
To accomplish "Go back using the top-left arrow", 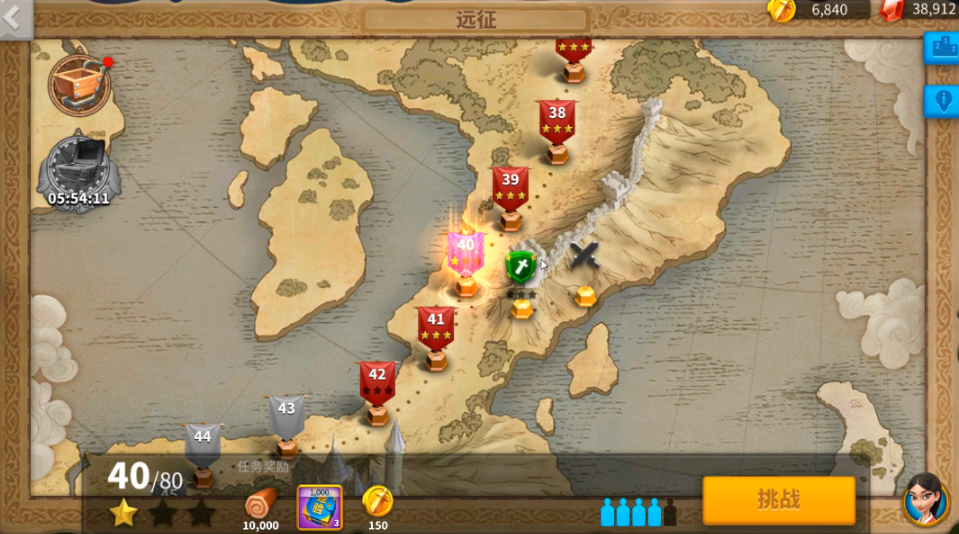I will [14, 17].
